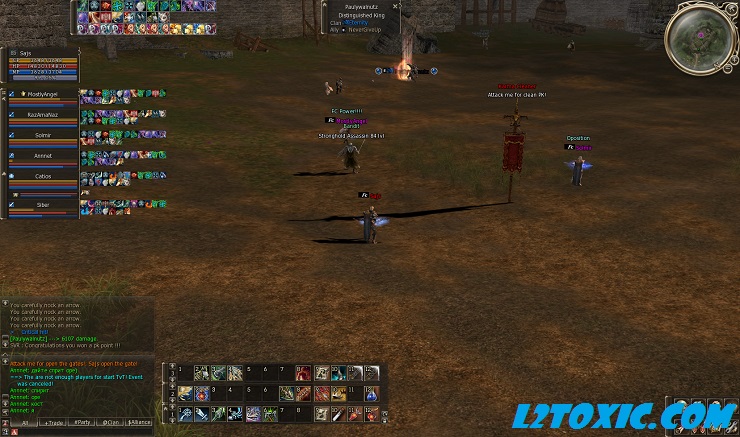Open the #Party chat tab
The image size is (740, 437).
[82, 423]
